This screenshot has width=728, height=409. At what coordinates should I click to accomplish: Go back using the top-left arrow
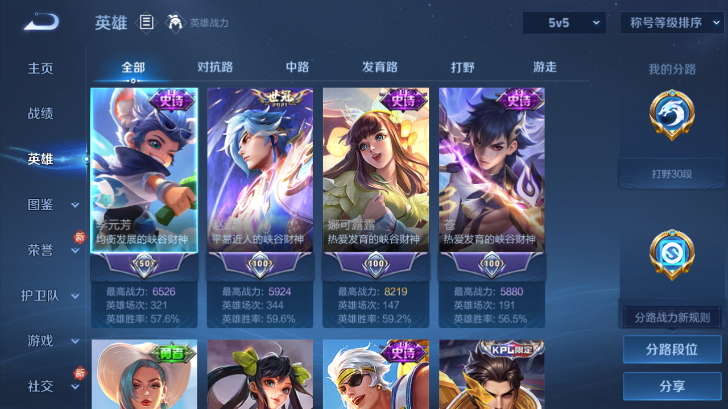click(x=41, y=21)
